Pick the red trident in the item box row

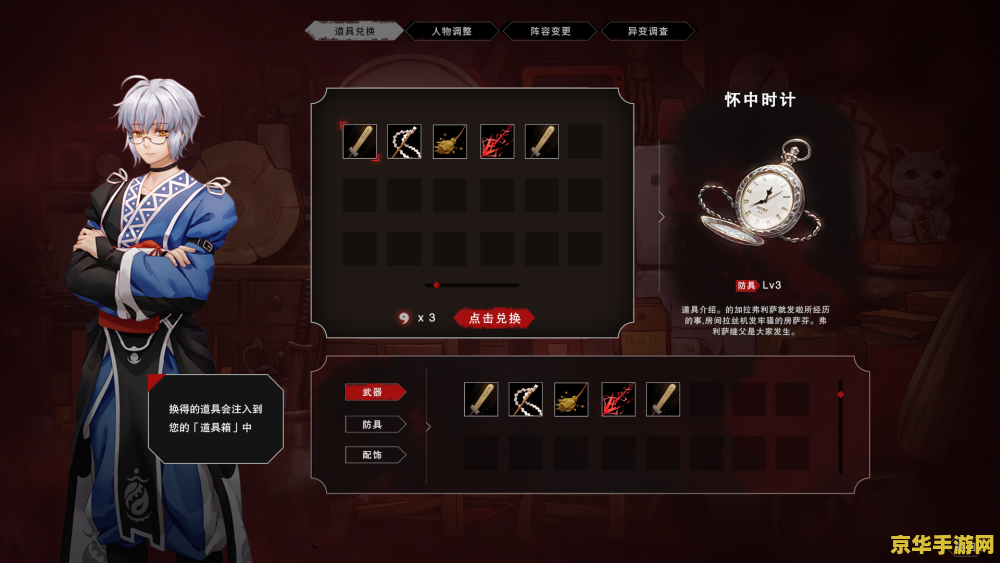point(617,399)
